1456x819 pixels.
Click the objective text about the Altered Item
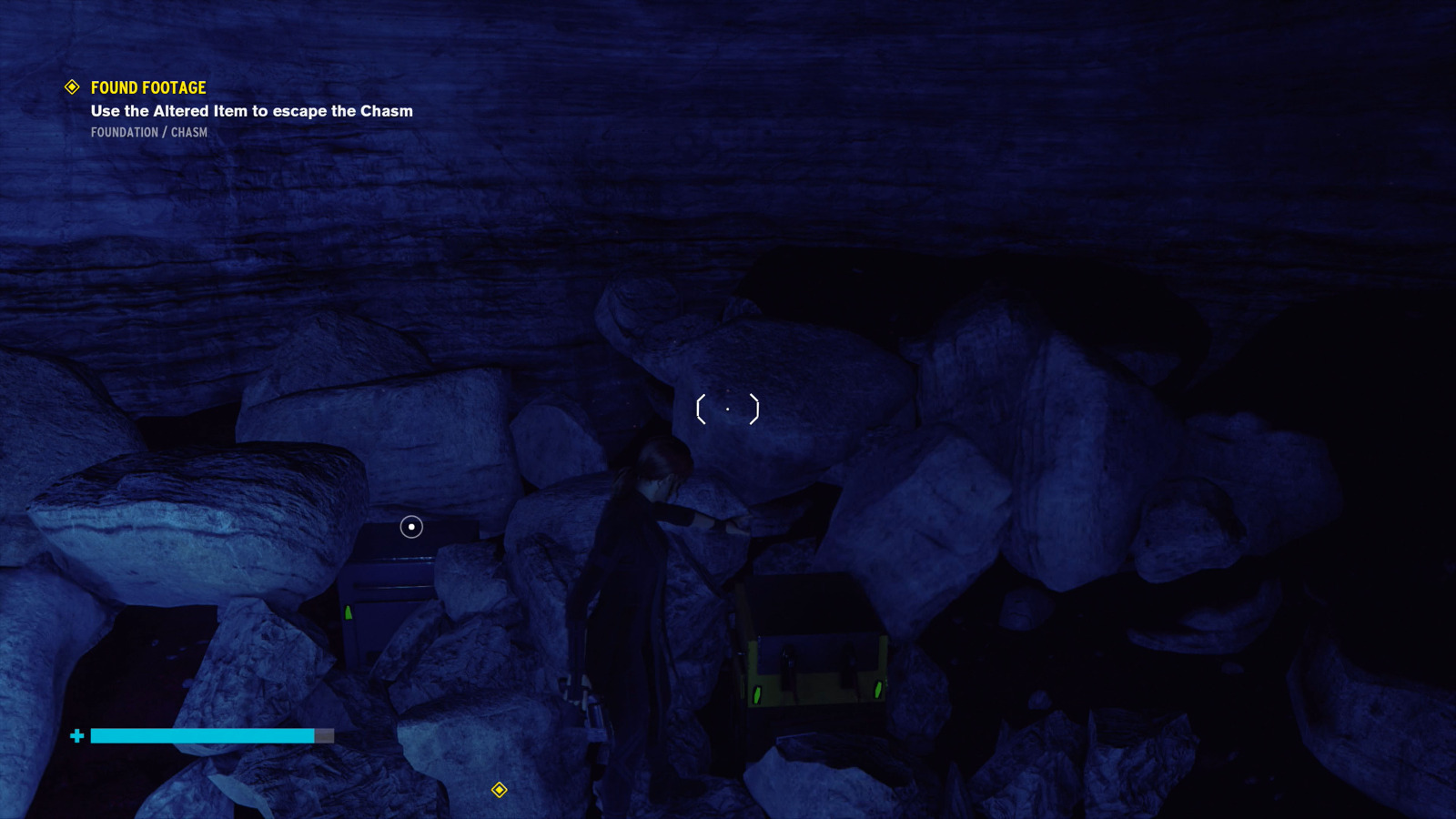251,111
